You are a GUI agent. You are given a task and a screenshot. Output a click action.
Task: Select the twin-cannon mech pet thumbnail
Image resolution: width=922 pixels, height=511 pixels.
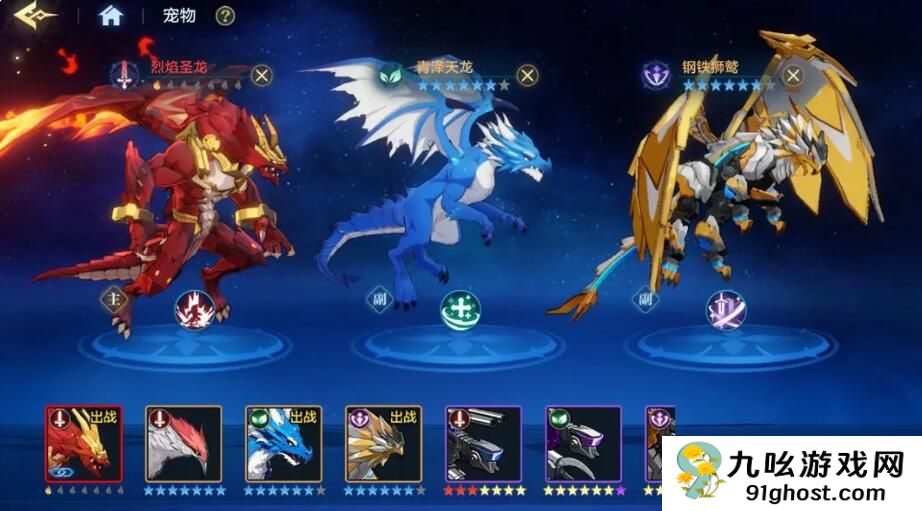484,443
